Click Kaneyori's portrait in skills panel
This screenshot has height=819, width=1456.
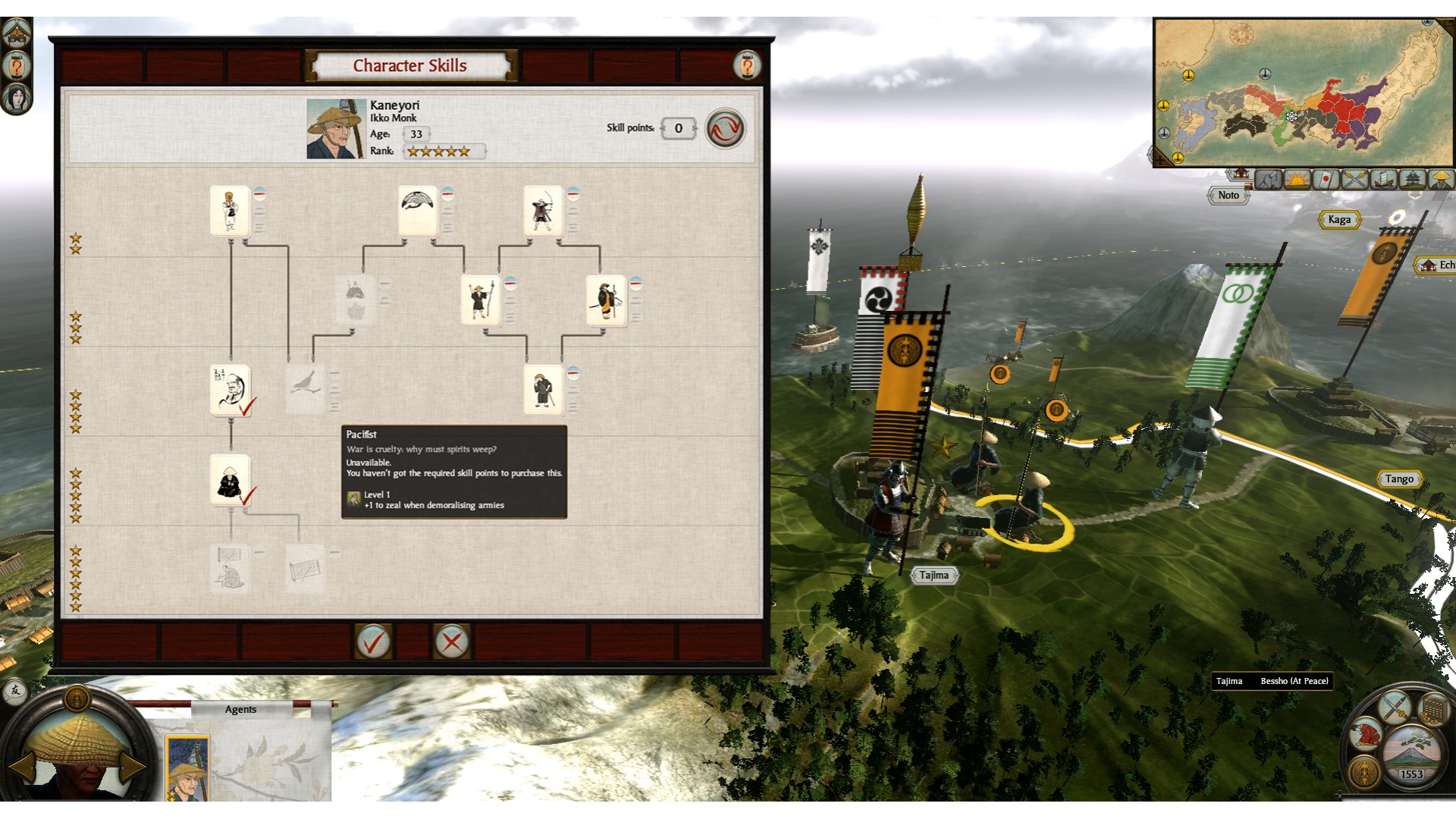[x=335, y=128]
